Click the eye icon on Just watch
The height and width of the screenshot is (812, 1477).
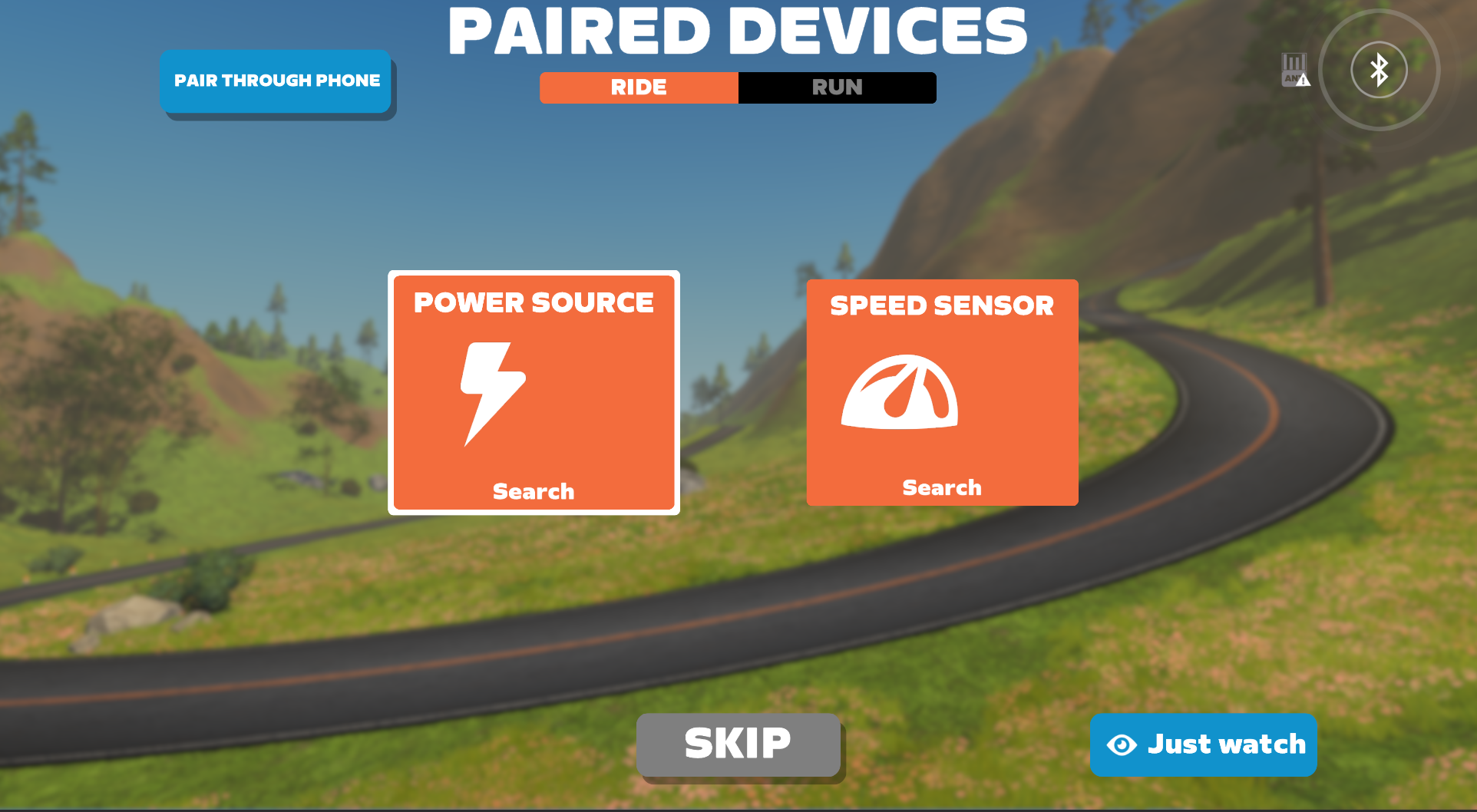[x=1121, y=744]
